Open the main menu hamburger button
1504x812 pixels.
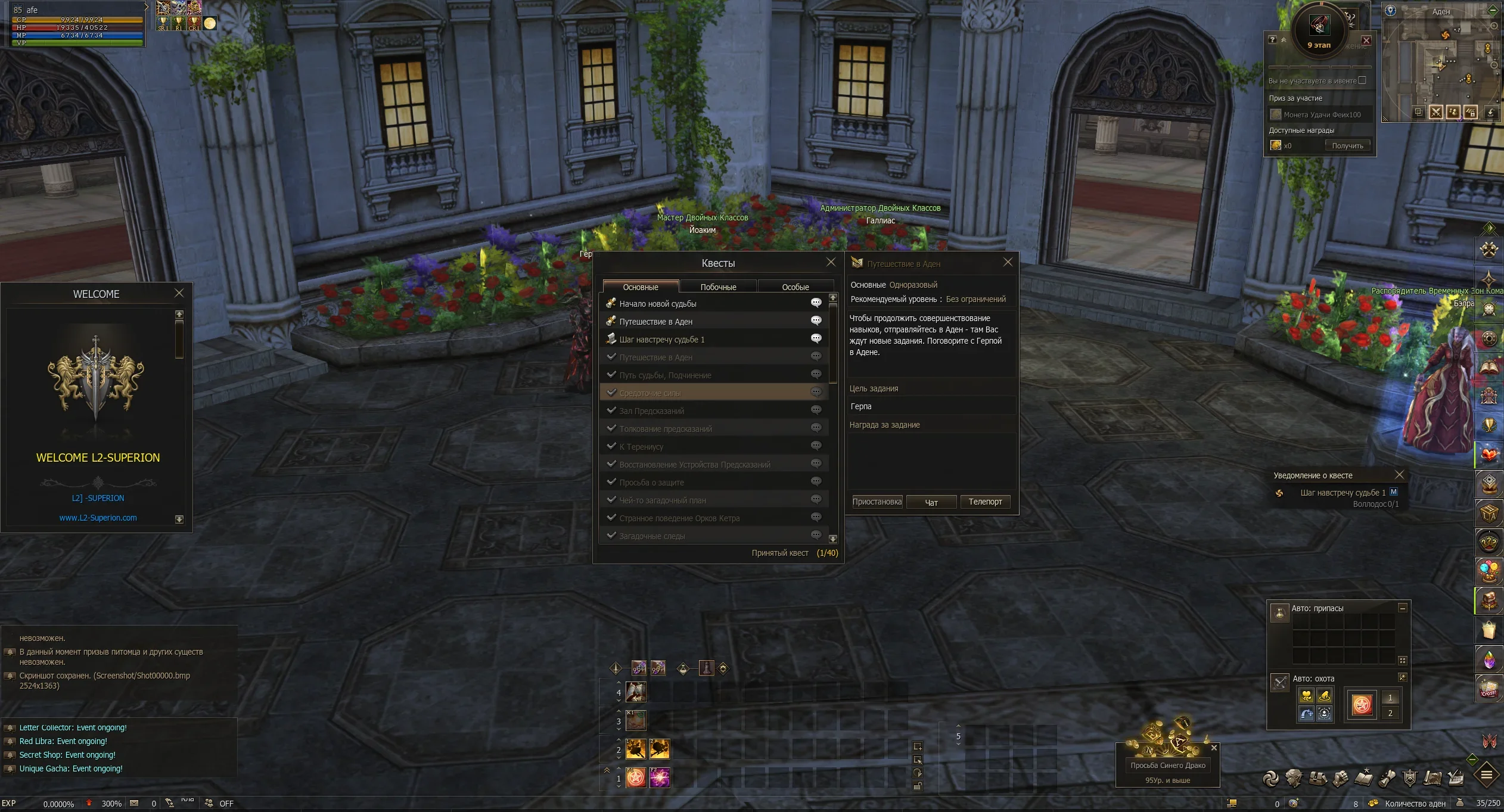tap(1486, 775)
